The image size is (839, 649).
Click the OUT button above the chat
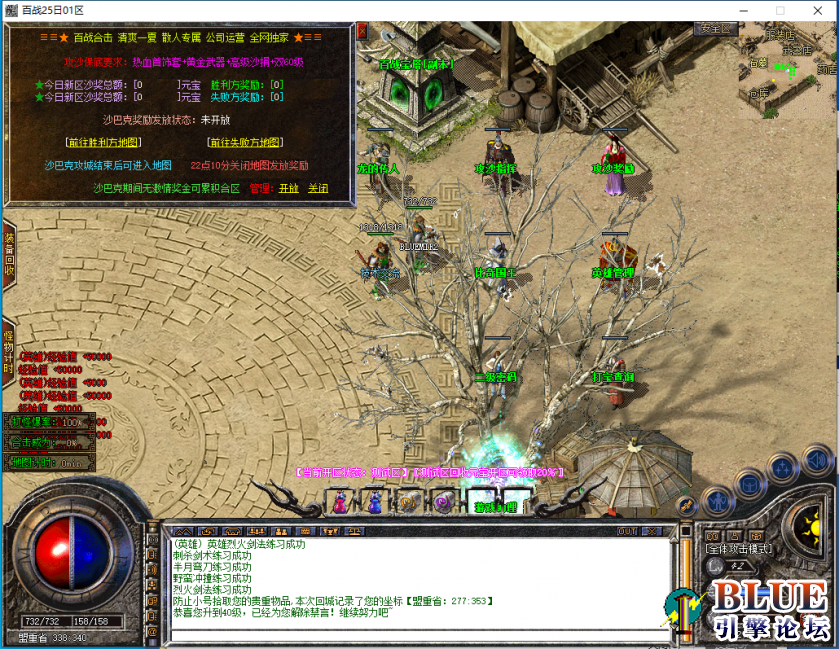coord(627,531)
